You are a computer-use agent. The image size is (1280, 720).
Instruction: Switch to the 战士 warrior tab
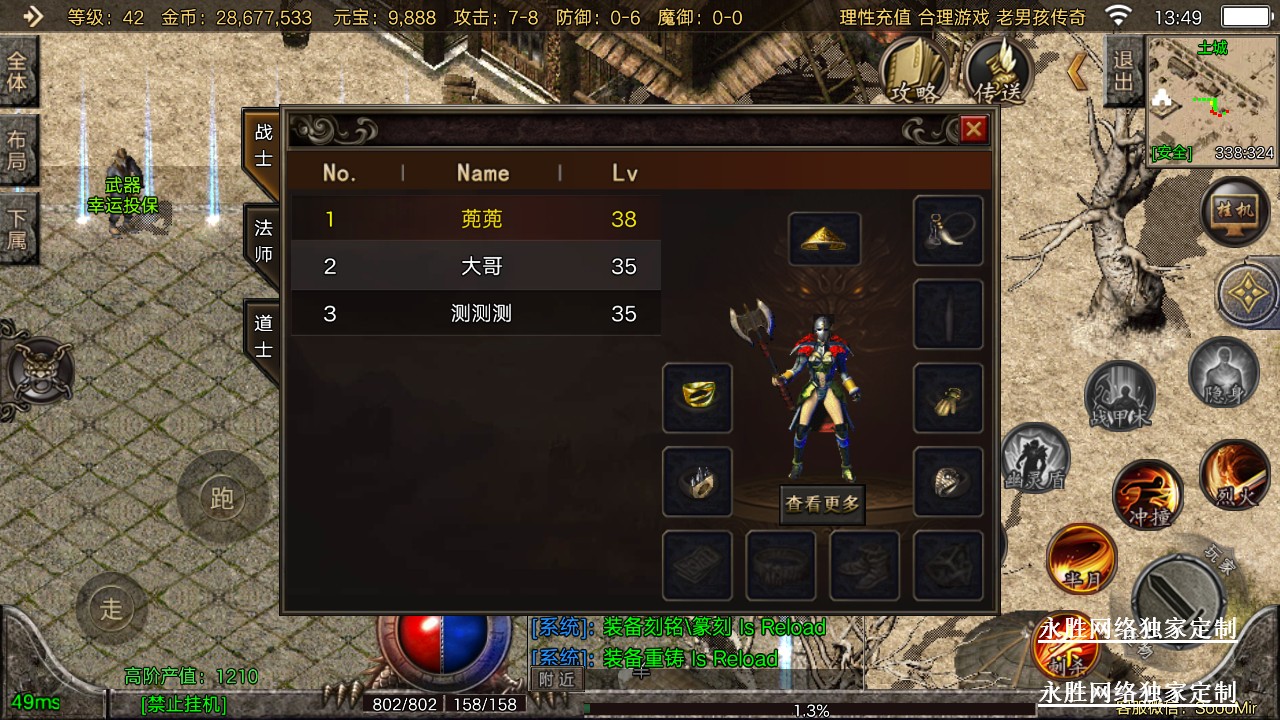pyautogui.click(x=263, y=146)
